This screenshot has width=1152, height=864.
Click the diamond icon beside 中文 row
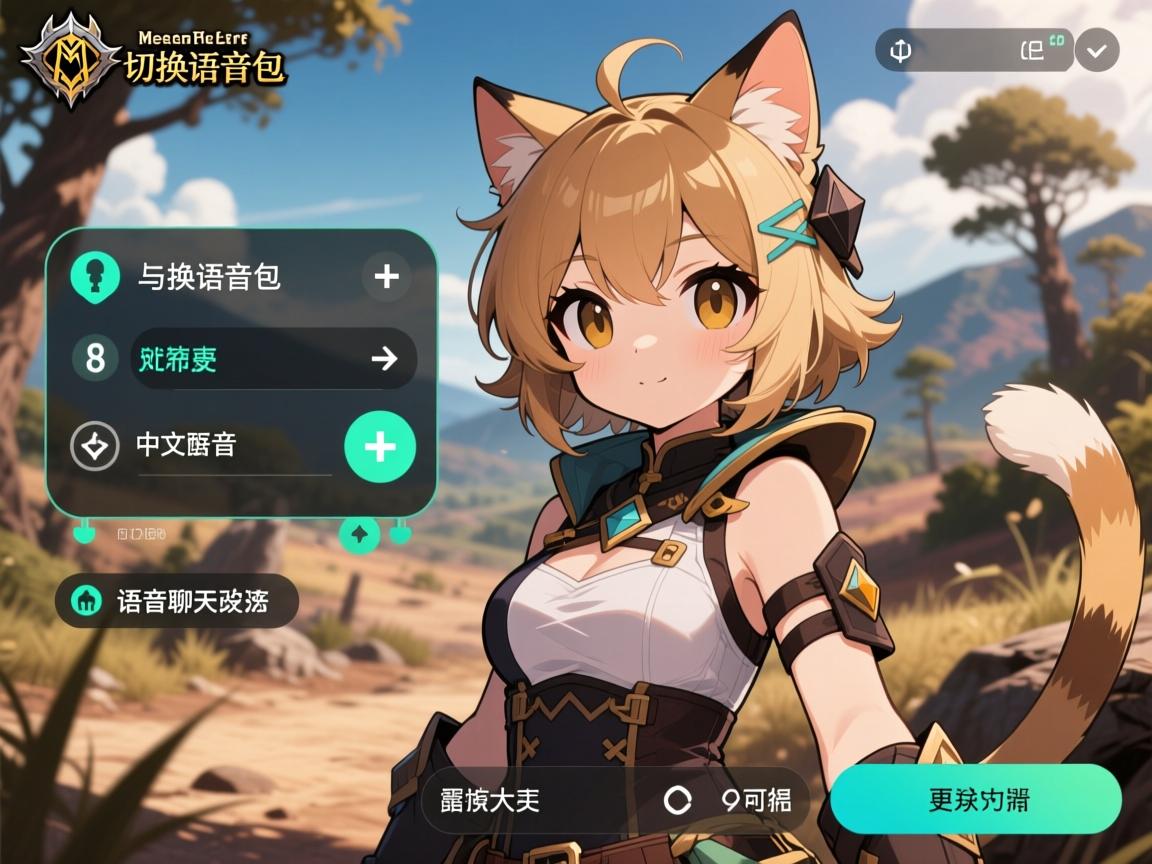95,446
